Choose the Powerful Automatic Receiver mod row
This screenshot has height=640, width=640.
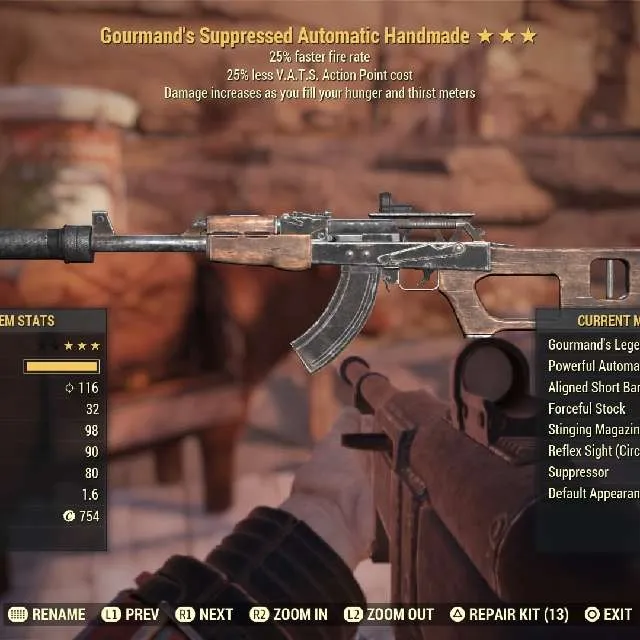(593, 366)
